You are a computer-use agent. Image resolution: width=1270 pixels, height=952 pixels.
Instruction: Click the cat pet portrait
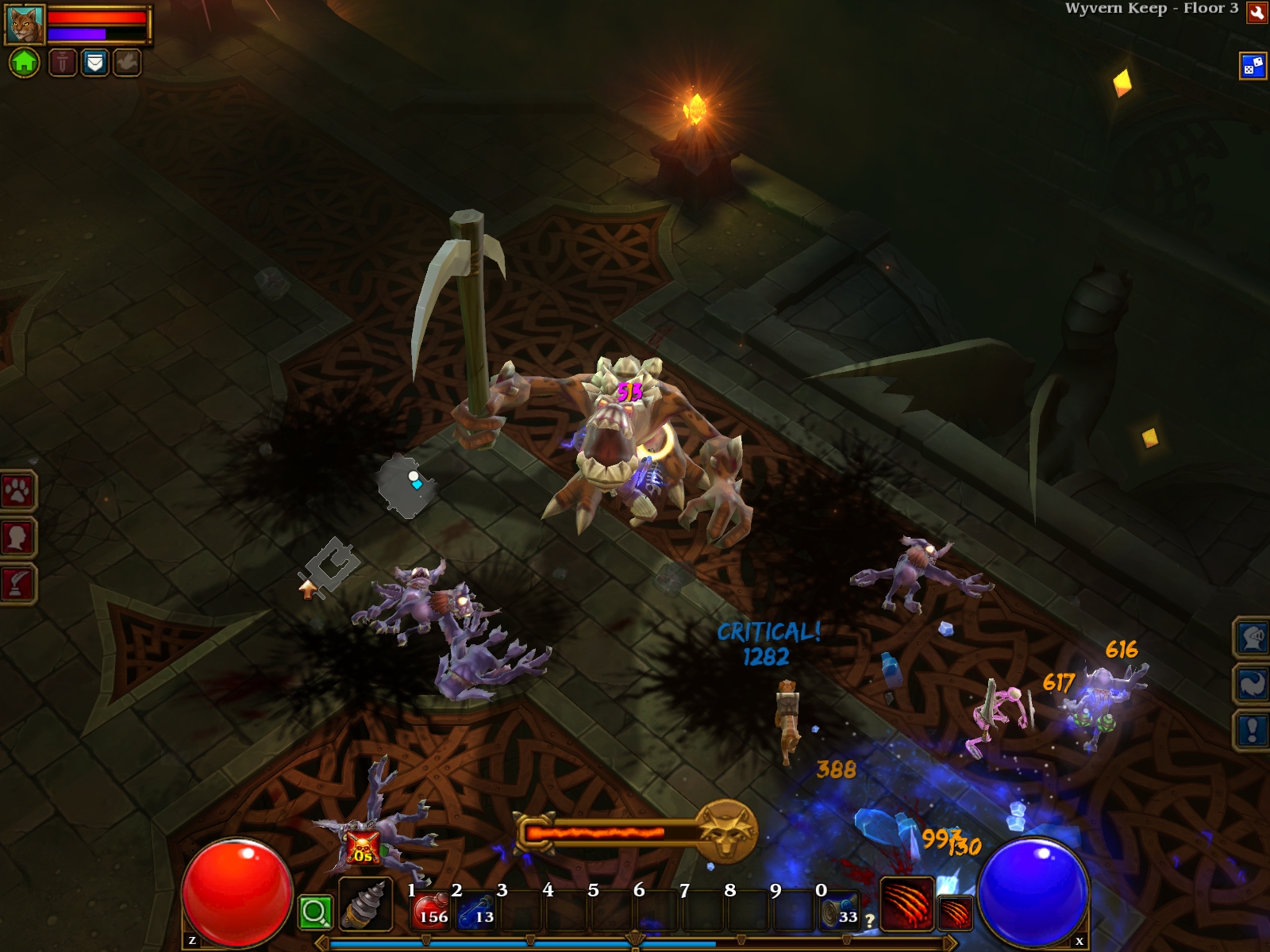25,25
